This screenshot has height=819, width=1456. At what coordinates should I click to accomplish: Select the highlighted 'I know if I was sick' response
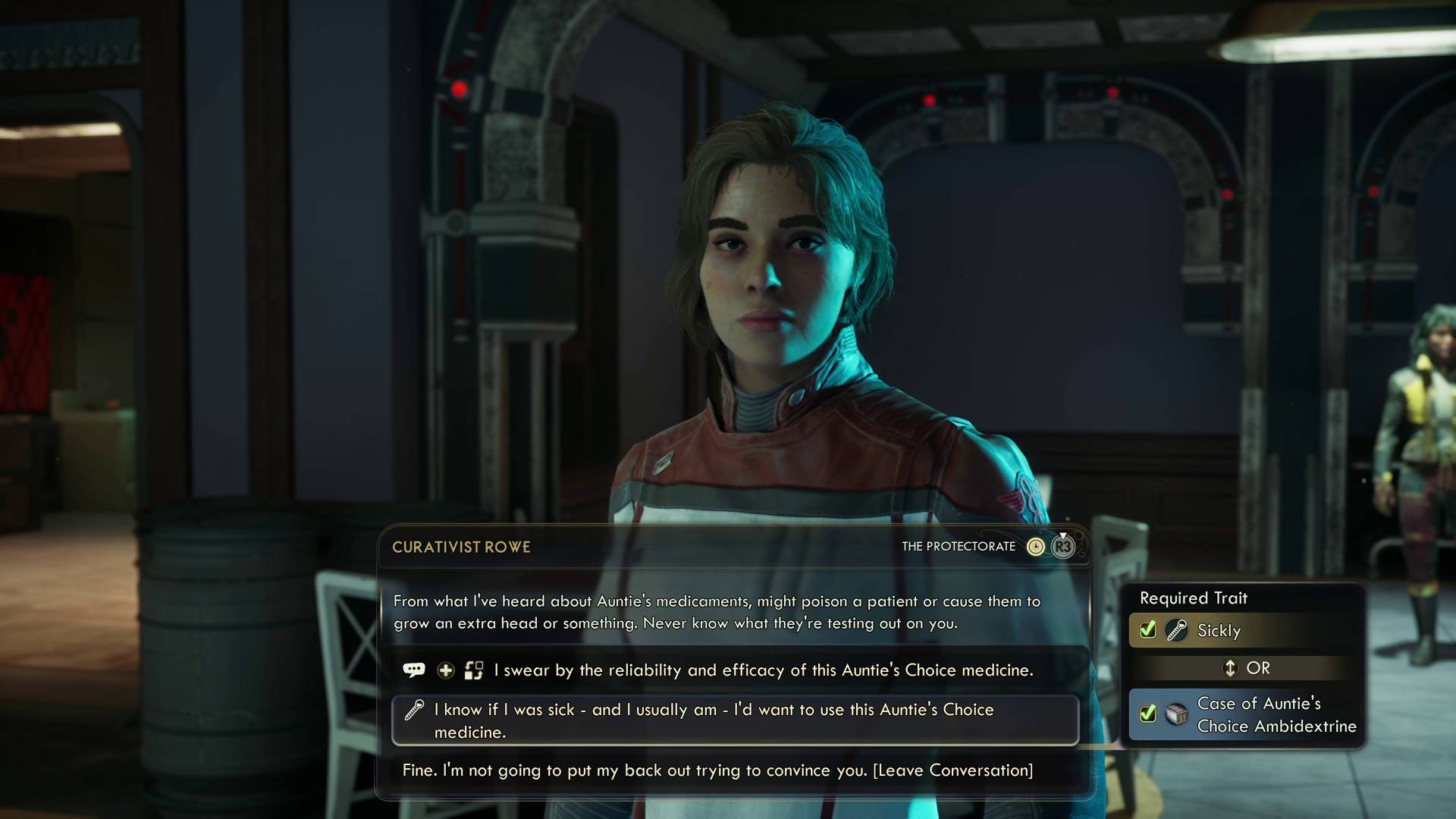tap(713, 720)
